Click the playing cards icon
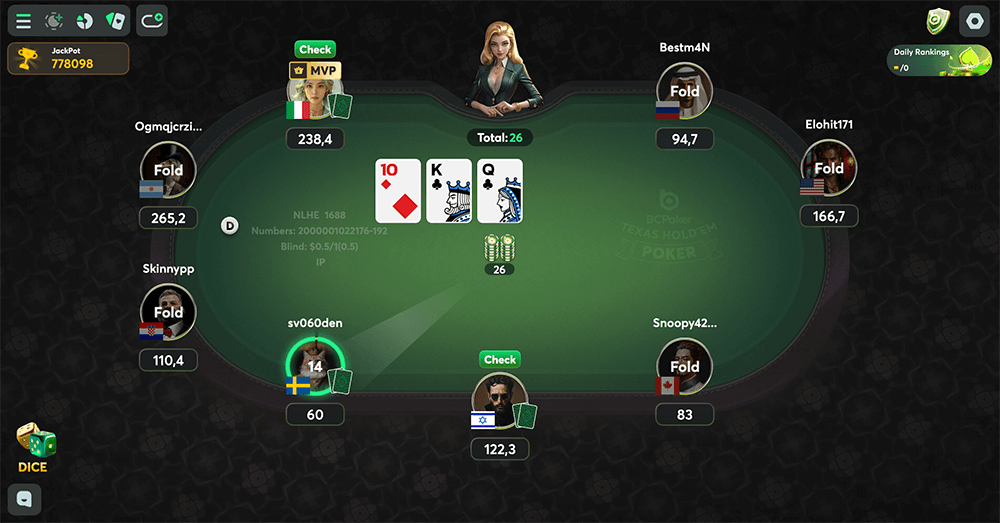This screenshot has width=1000, height=523. (116, 20)
